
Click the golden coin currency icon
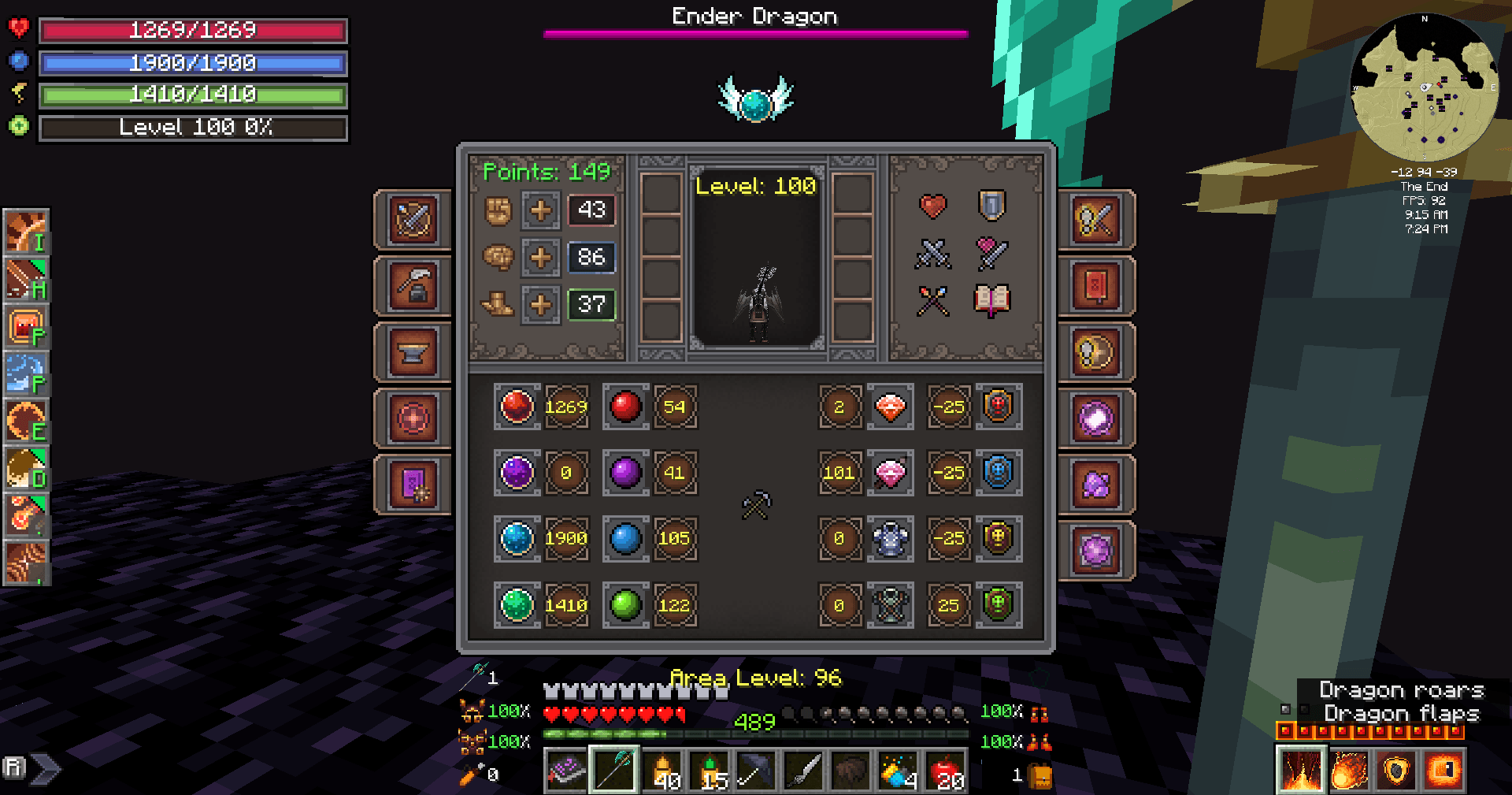(1097, 352)
